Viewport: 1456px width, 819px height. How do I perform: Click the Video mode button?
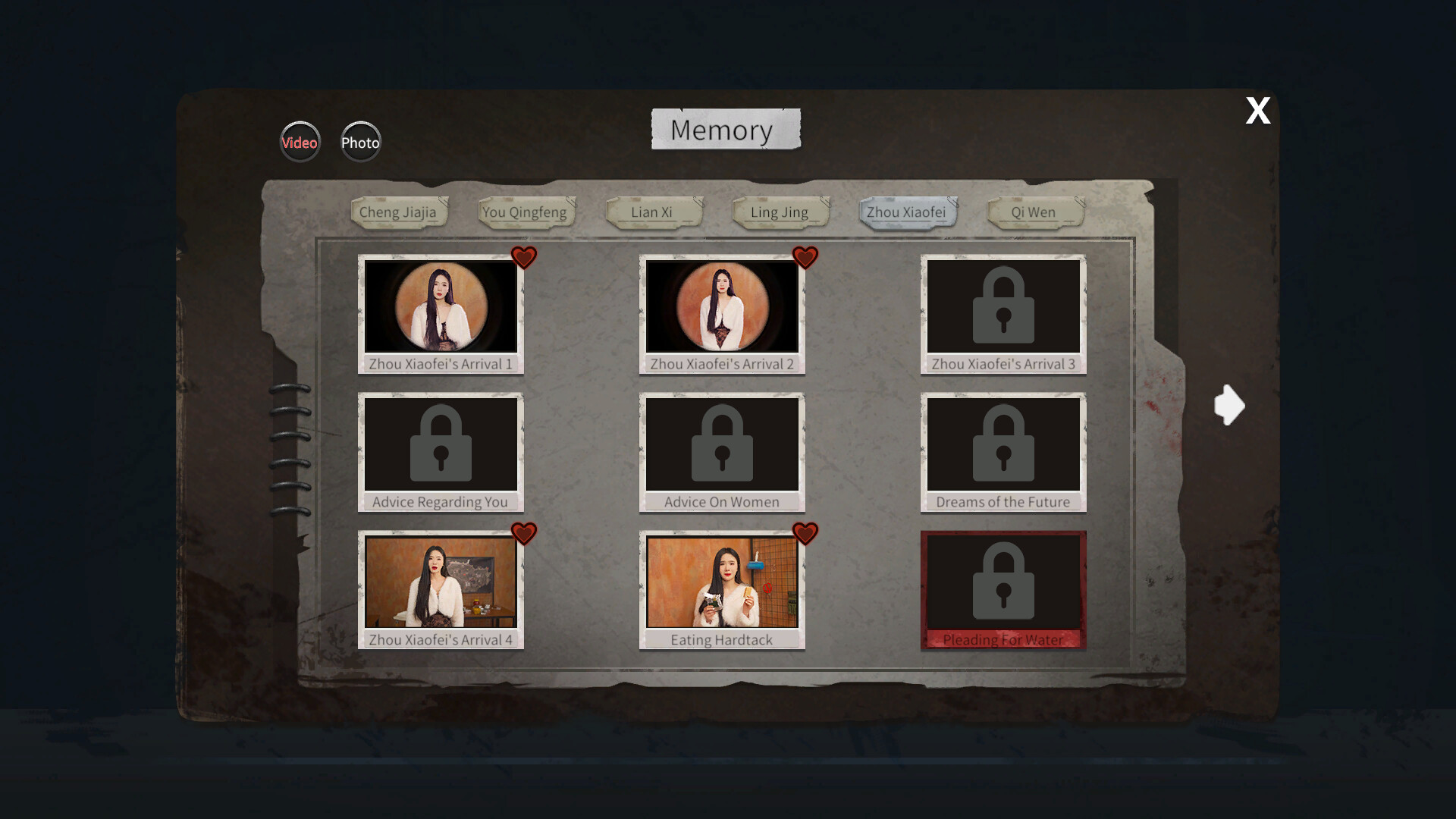300,142
